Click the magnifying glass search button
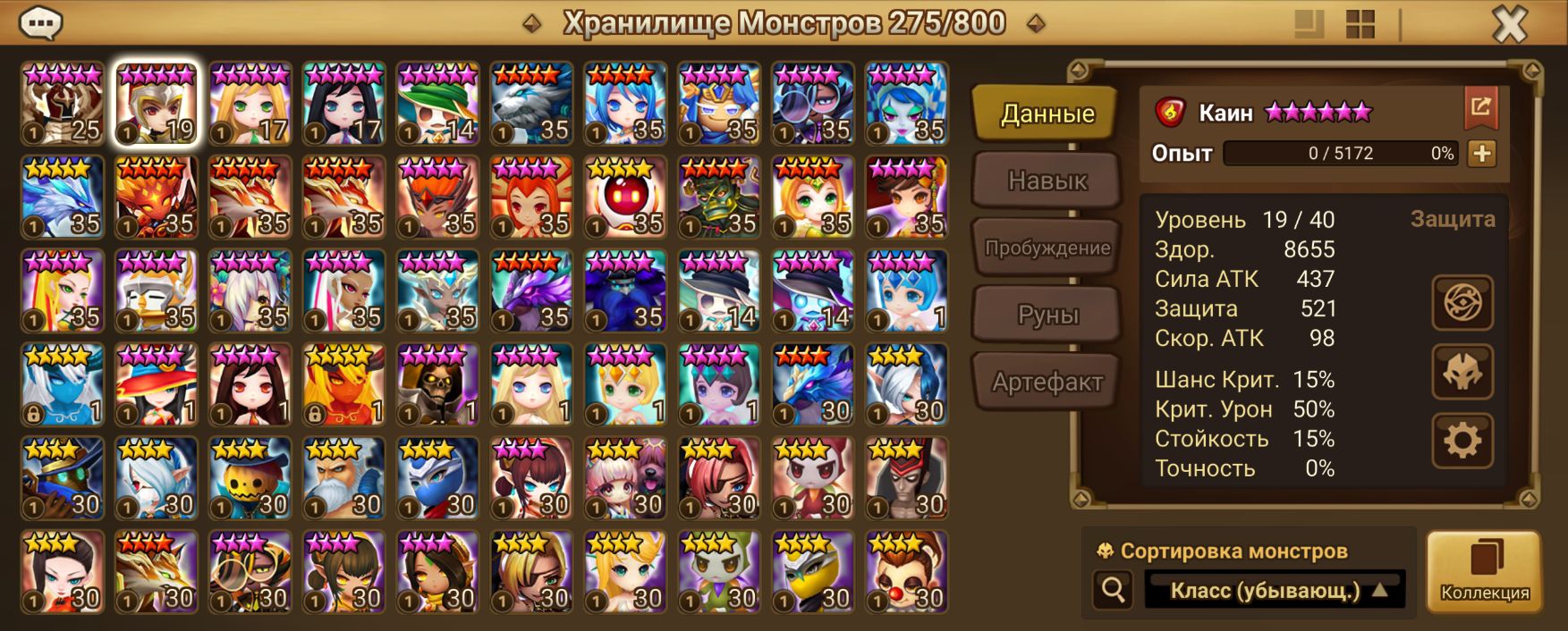This screenshot has height=631, width=1568. [1114, 590]
